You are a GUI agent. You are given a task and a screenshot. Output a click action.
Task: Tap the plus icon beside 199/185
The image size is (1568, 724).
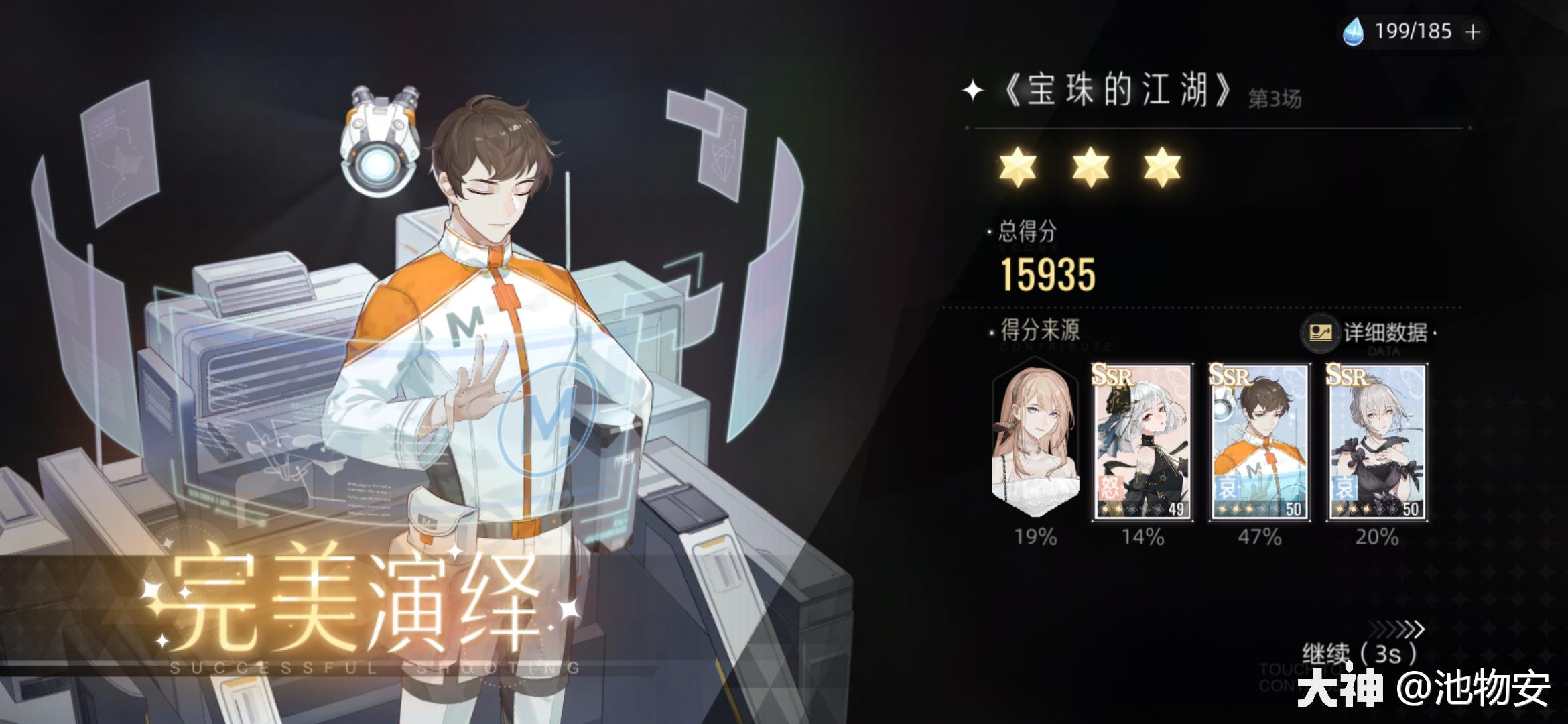point(1472,30)
